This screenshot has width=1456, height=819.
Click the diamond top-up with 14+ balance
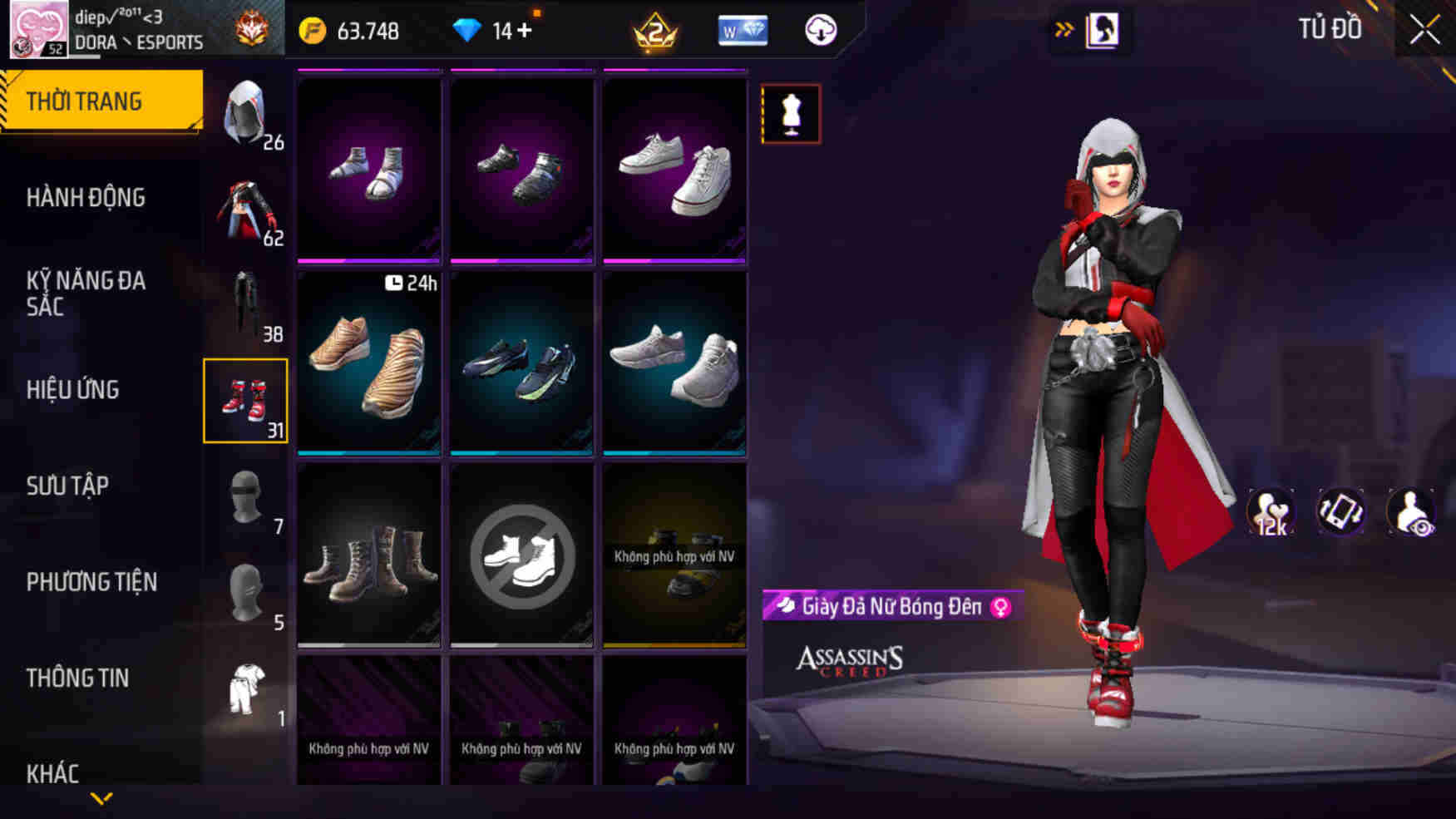(x=471, y=30)
